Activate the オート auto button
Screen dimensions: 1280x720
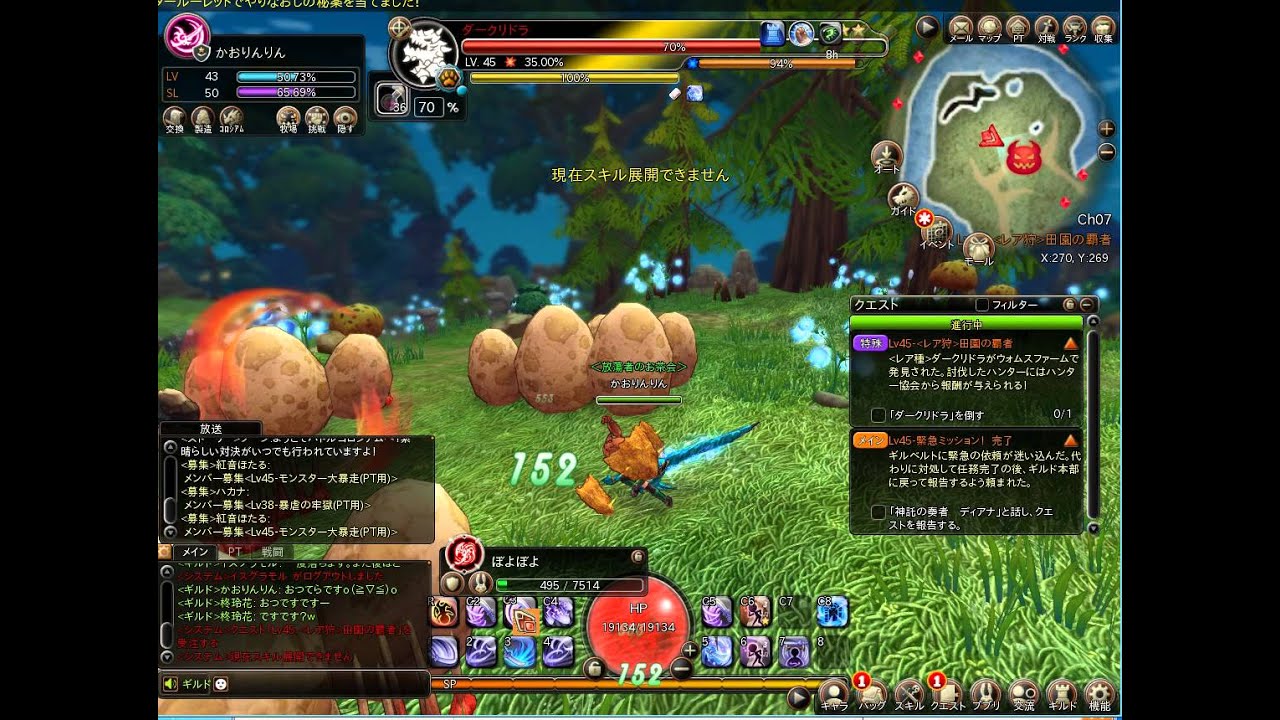[x=886, y=156]
